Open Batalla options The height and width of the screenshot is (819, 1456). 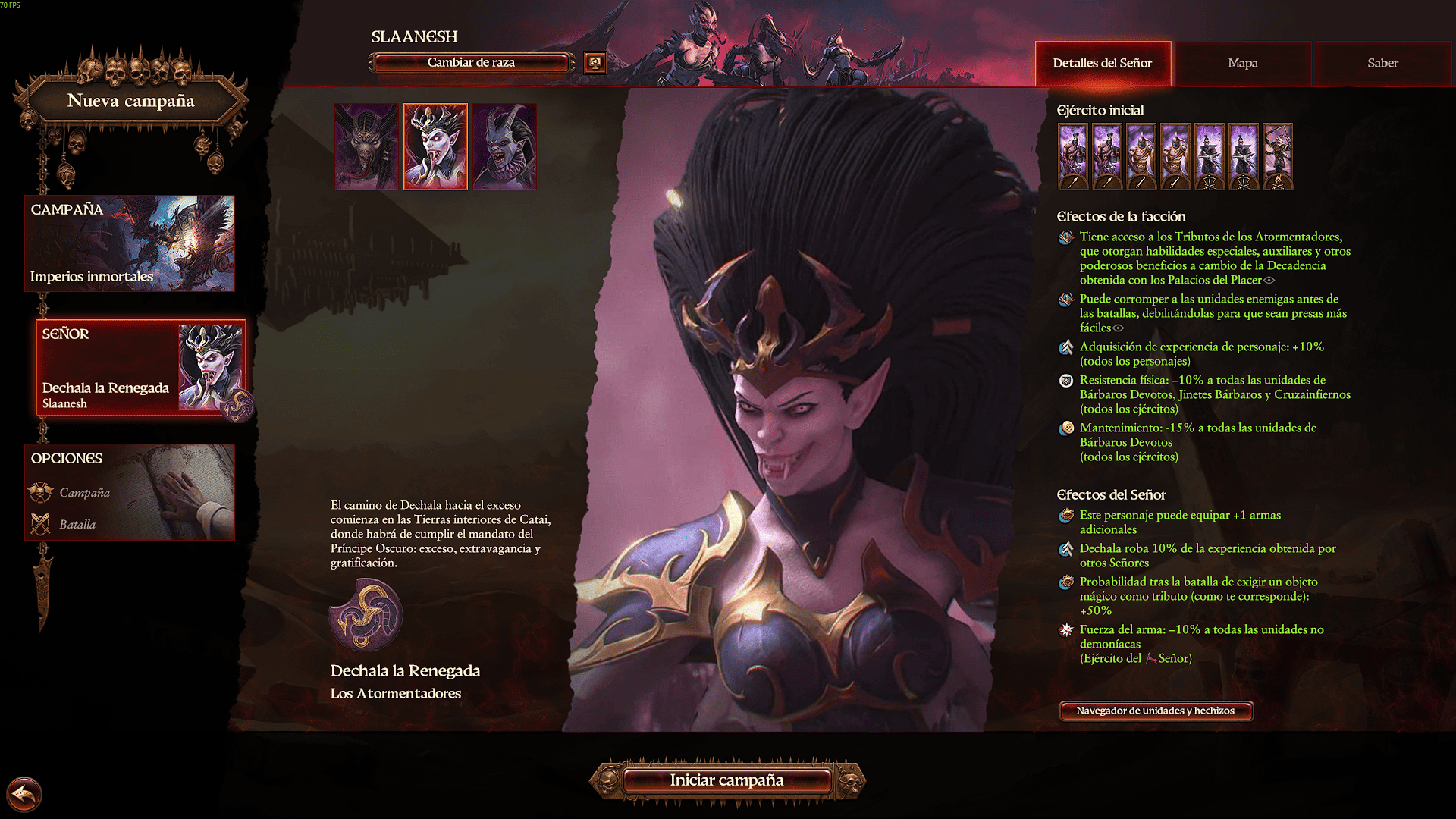[77, 525]
